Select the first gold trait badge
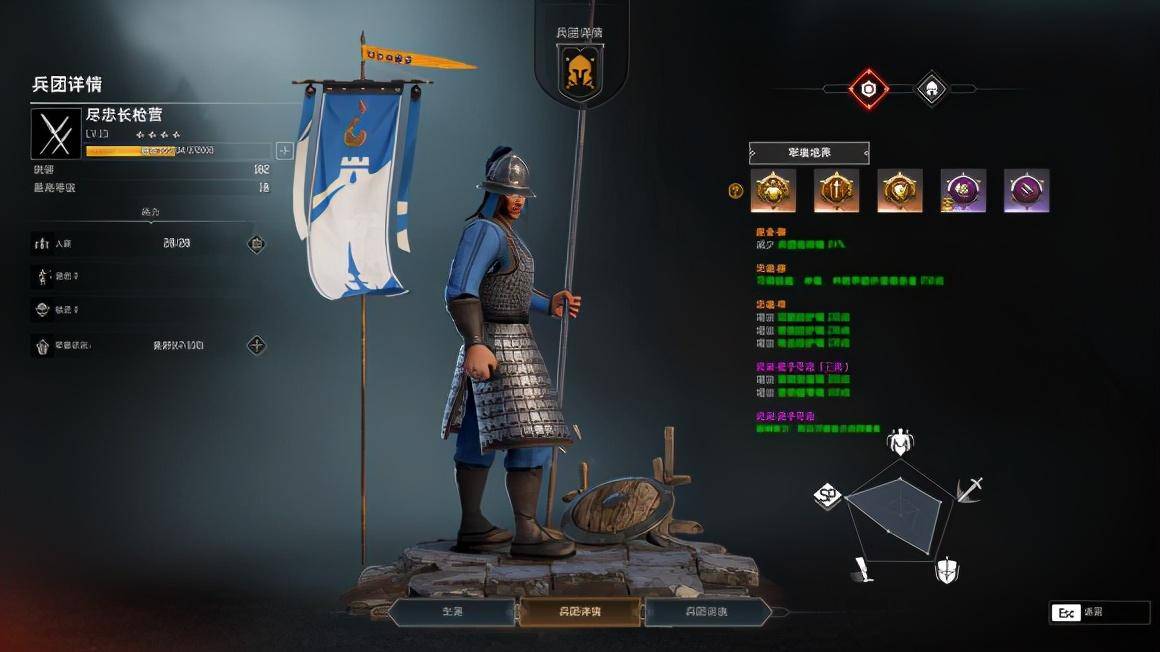The width and height of the screenshot is (1160, 652). [x=773, y=190]
